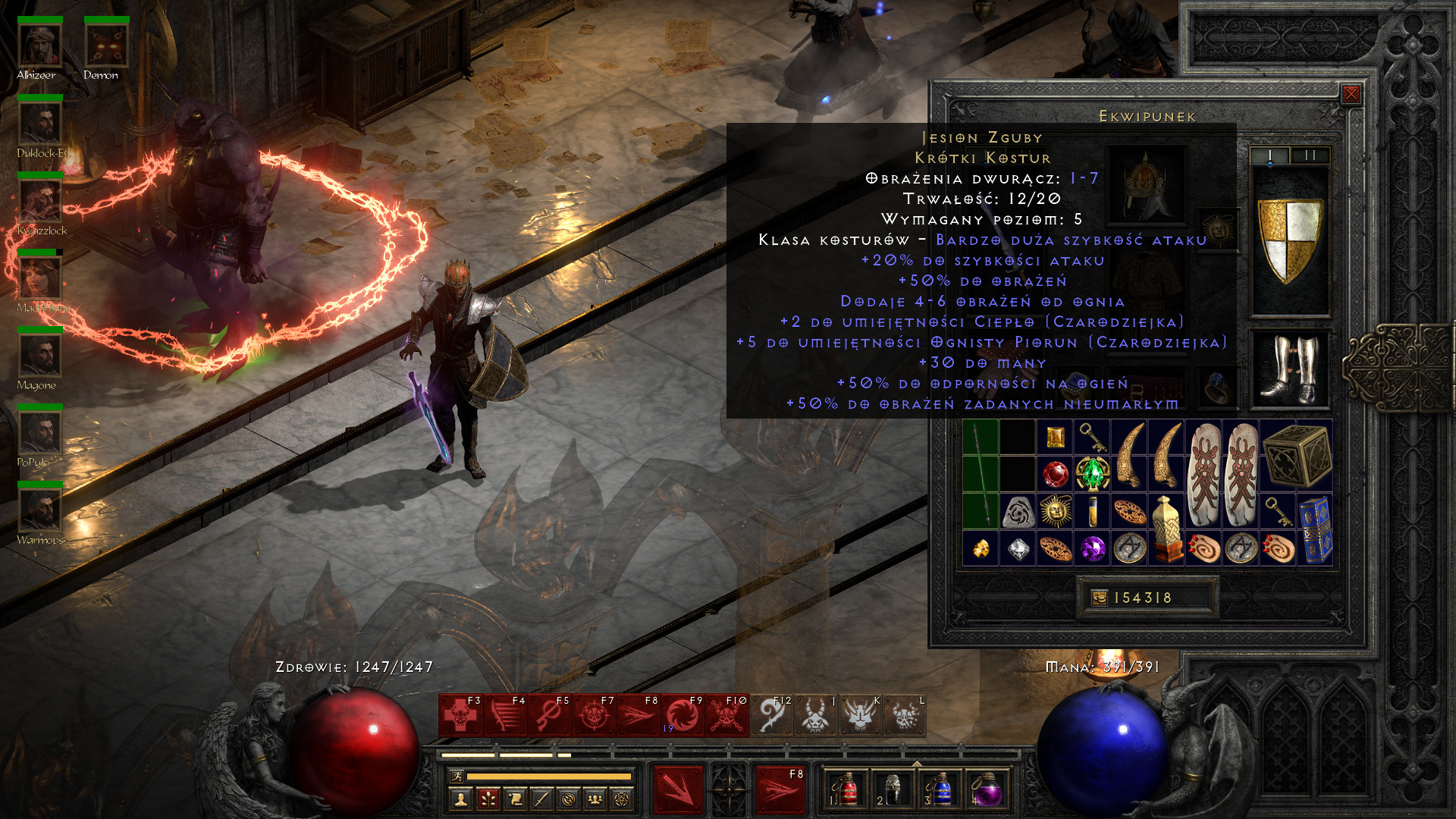Image resolution: width=1456 pixels, height=819 pixels.
Task: Select the green emerald amulet item
Action: click(1092, 474)
